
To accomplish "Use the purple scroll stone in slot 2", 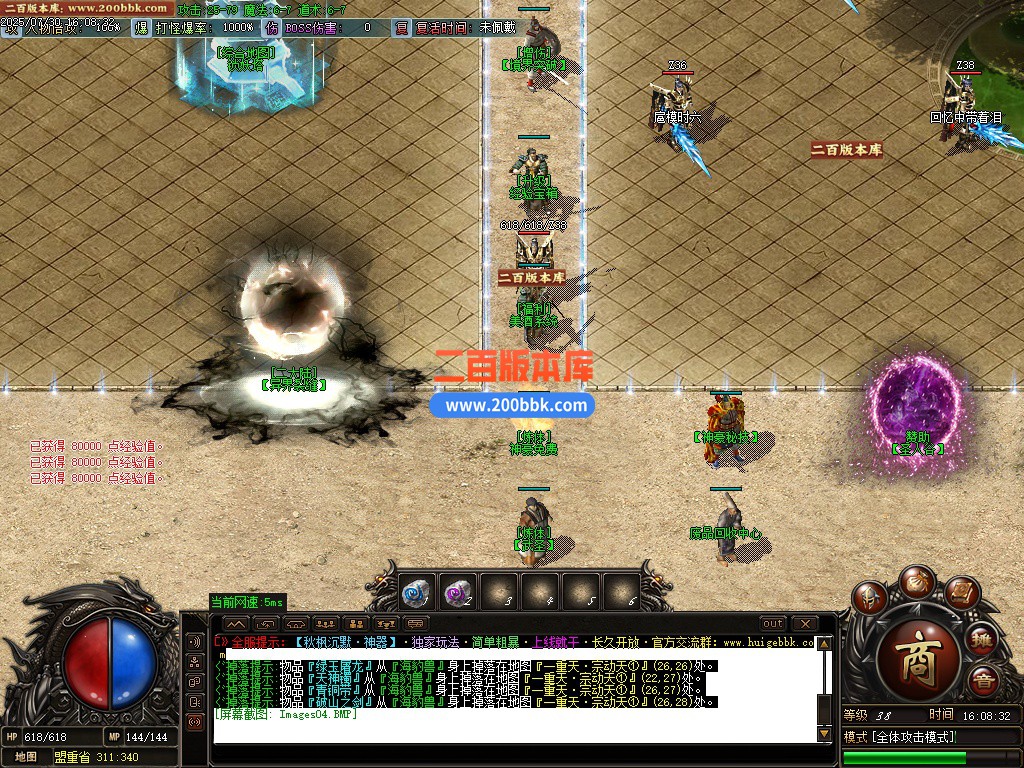I will [457, 594].
